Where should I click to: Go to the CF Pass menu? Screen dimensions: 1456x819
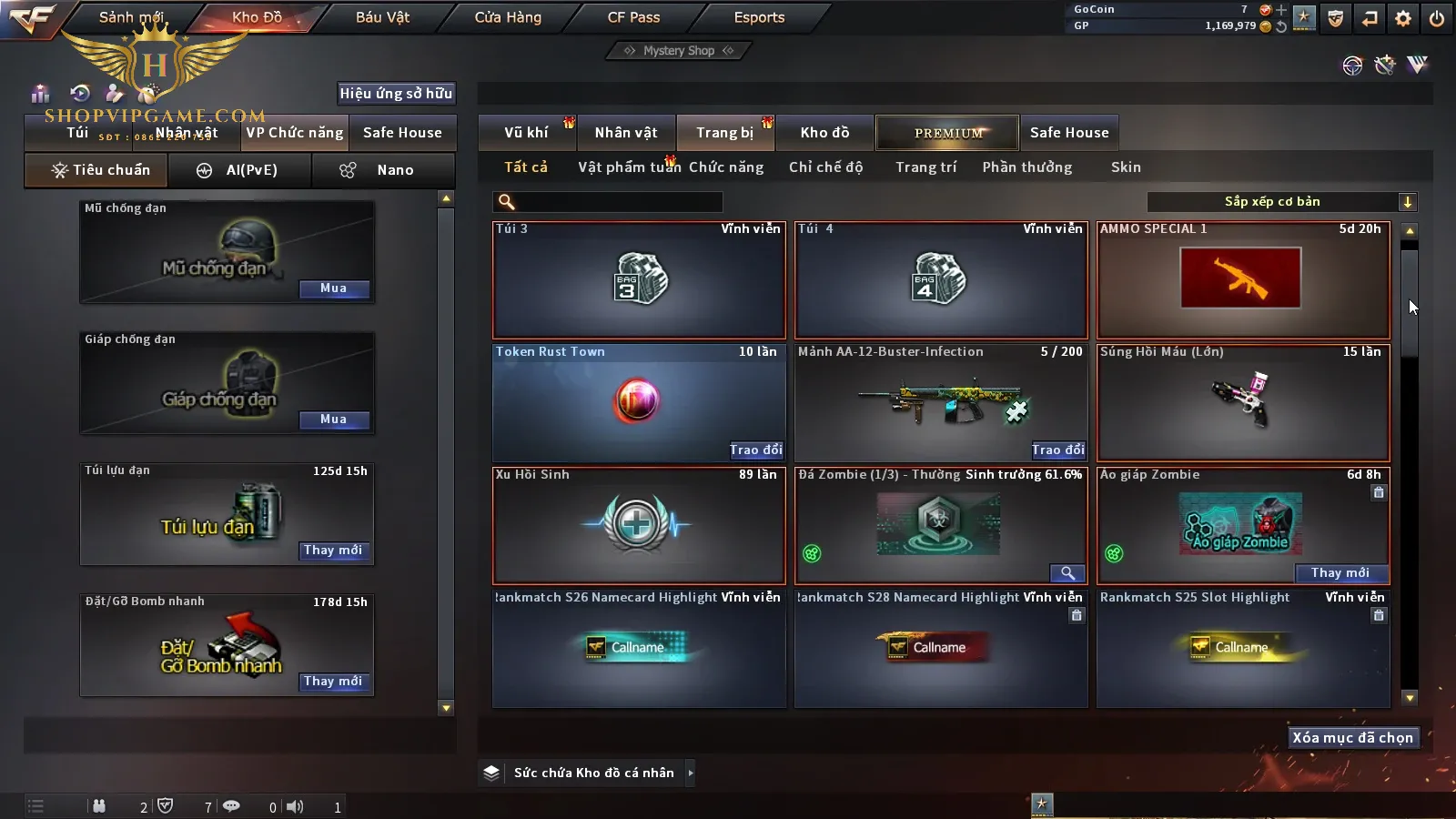(633, 17)
